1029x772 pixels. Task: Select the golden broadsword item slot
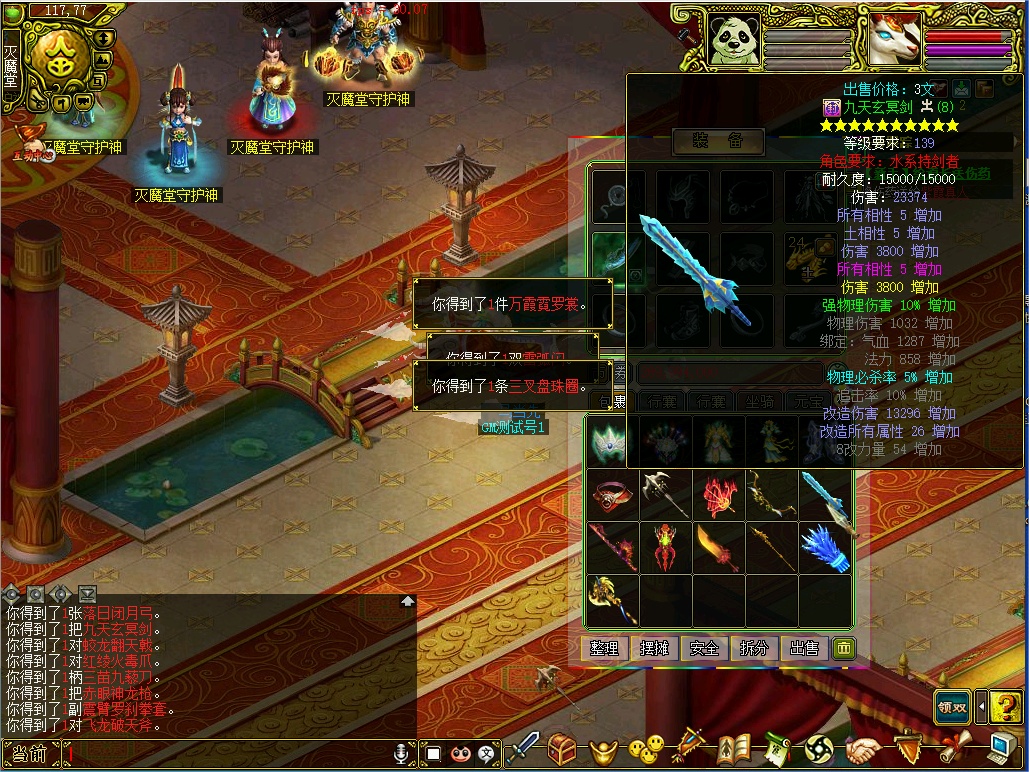coord(719,547)
